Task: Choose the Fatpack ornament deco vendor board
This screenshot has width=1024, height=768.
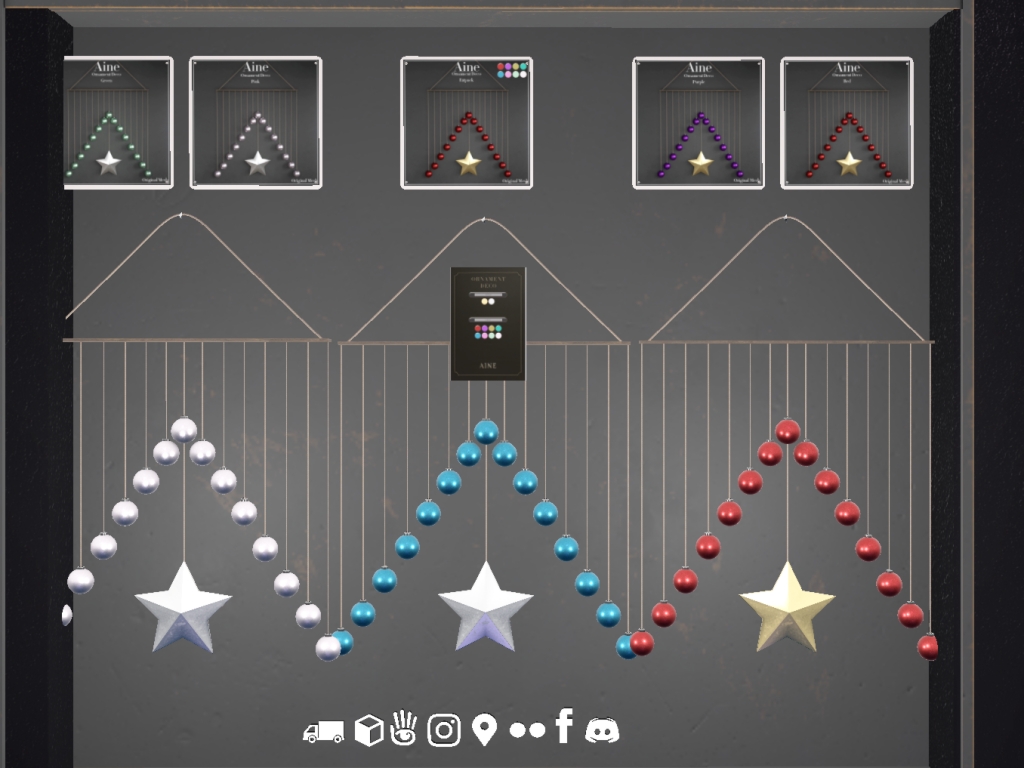Action: [466, 123]
